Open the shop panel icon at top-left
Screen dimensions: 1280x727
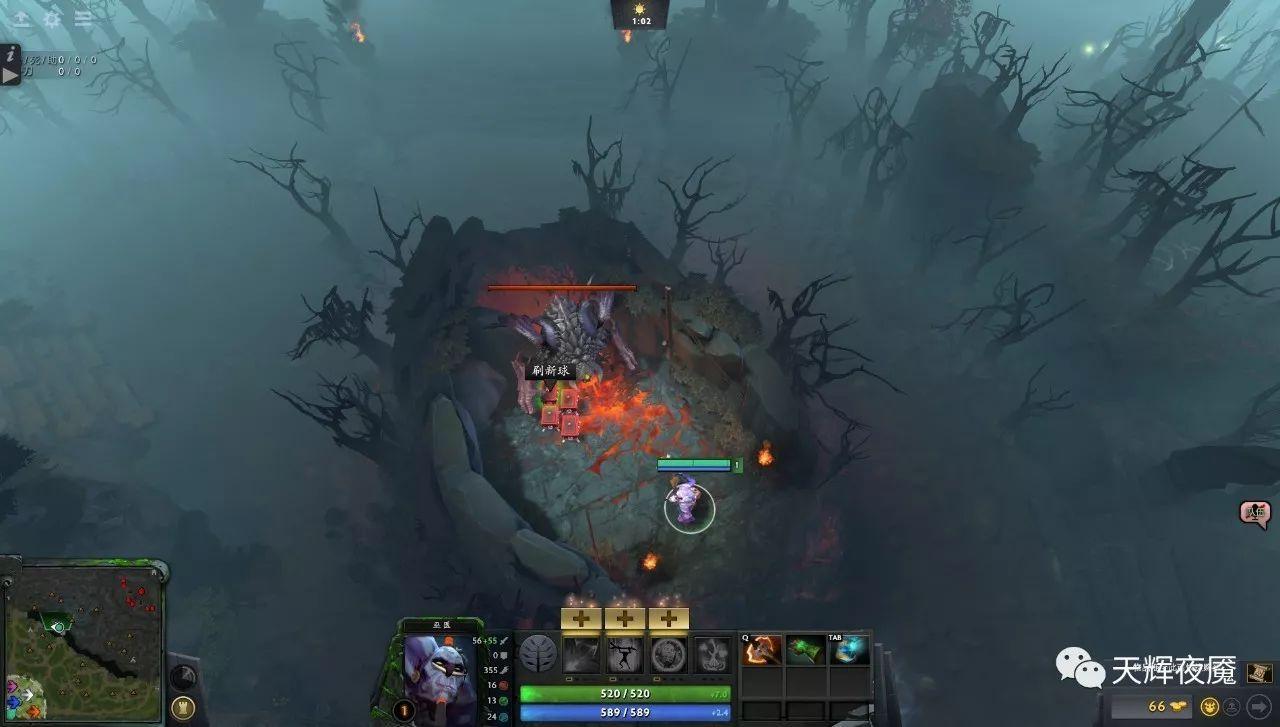tap(22, 18)
